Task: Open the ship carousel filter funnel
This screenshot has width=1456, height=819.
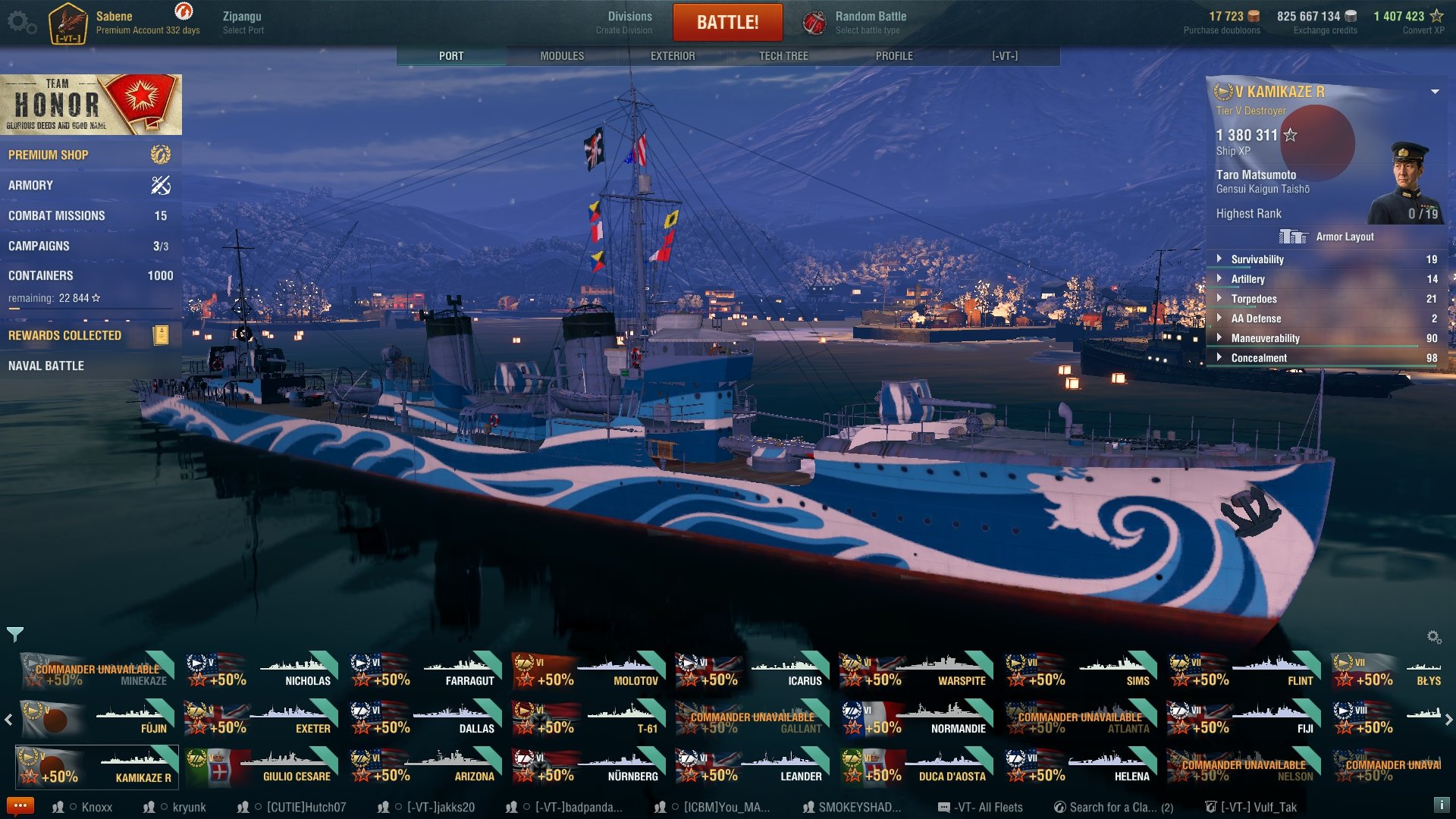Action: tap(14, 634)
